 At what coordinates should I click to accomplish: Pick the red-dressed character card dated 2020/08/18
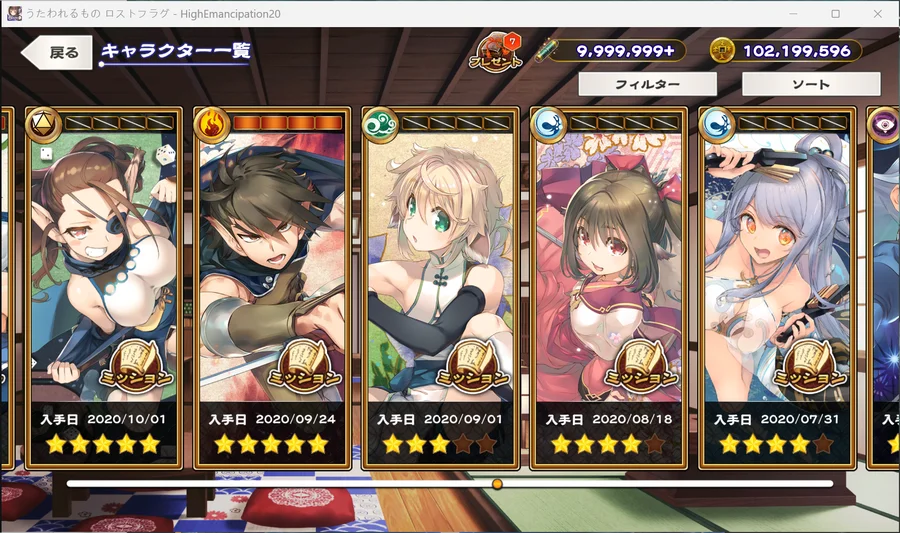tap(610, 285)
